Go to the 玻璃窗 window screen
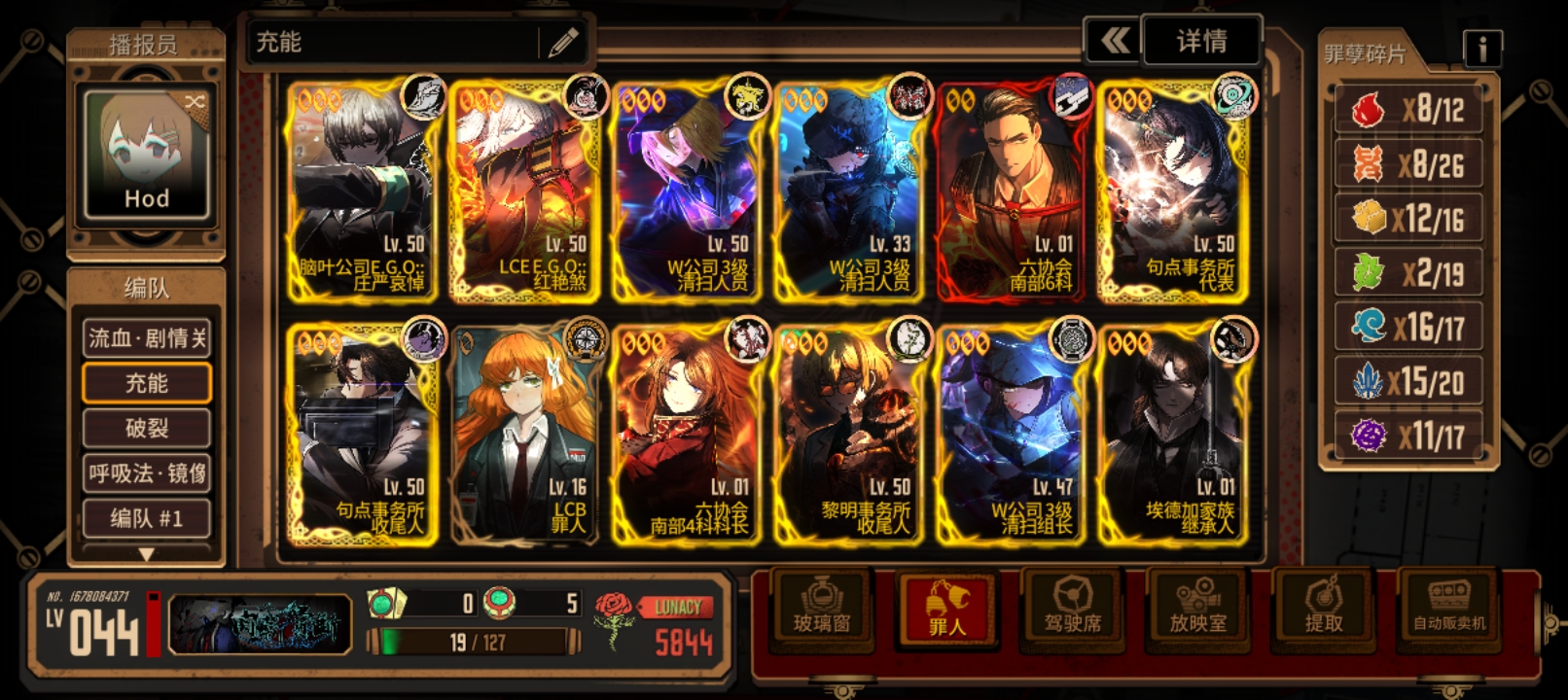1568x700 pixels. pos(822,607)
